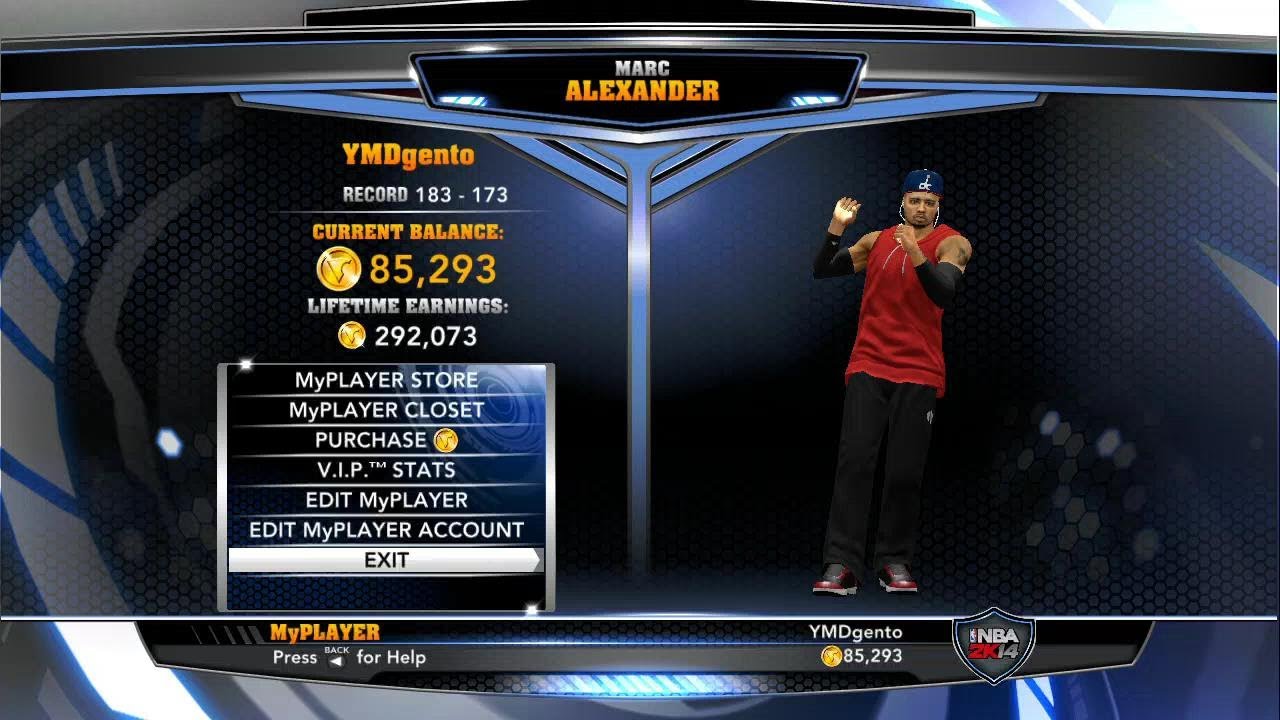This screenshot has height=720, width=1280.
Task: View V.I.P. STATS
Action: coord(386,470)
